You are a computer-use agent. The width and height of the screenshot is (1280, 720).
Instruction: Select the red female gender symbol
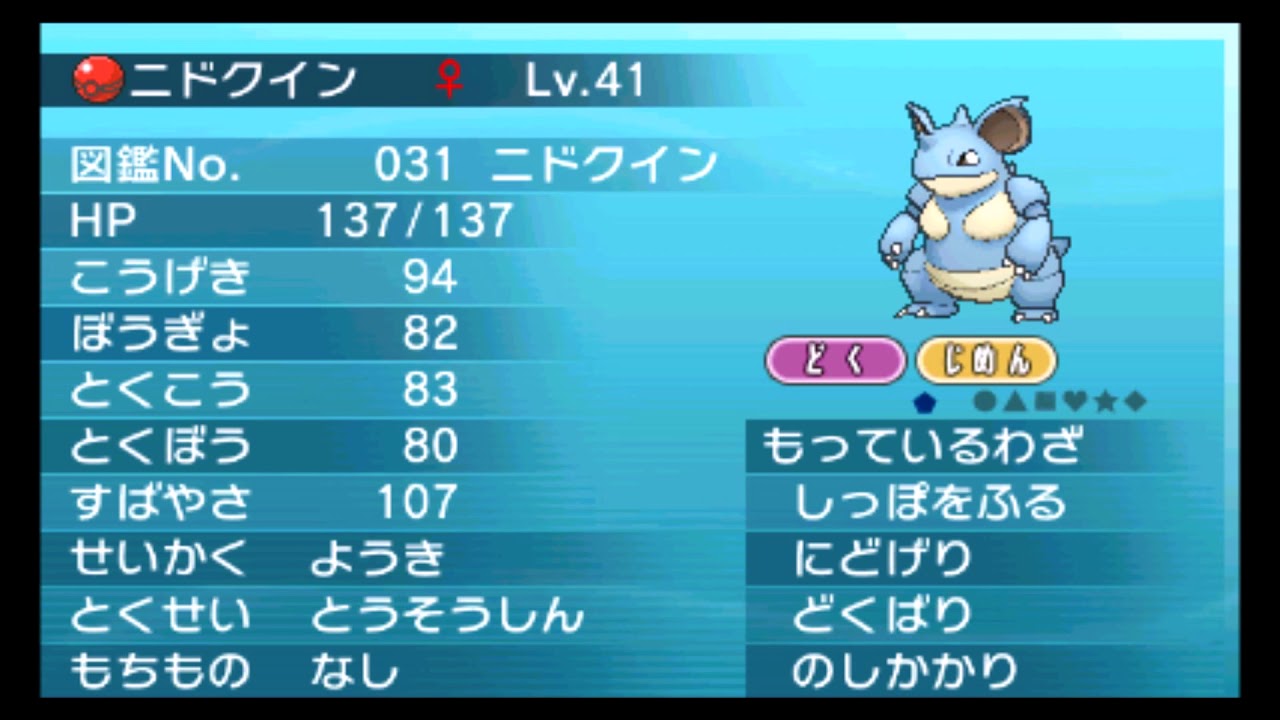click(448, 78)
